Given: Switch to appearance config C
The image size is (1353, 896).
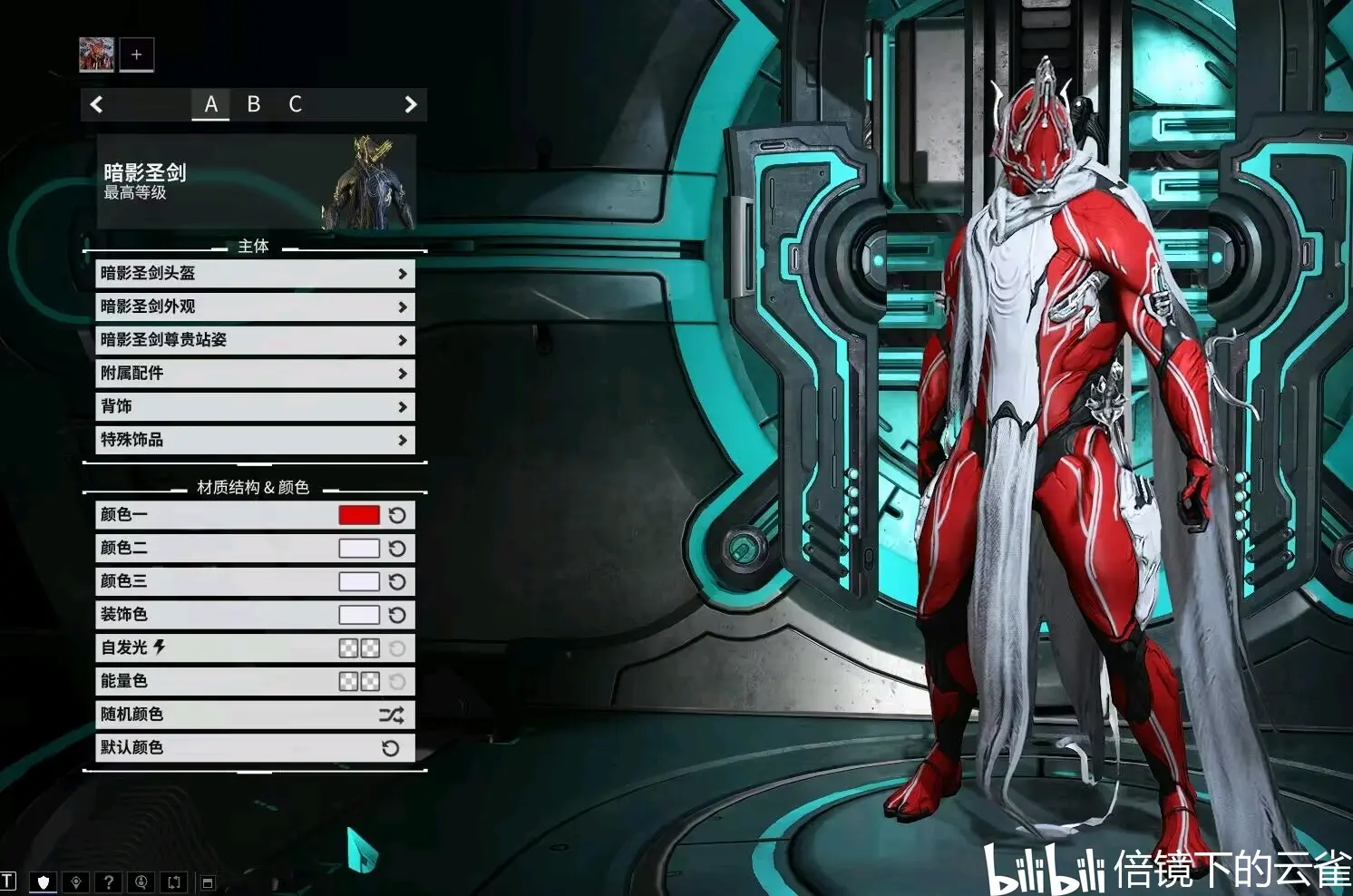Looking at the screenshot, I should 295,104.
